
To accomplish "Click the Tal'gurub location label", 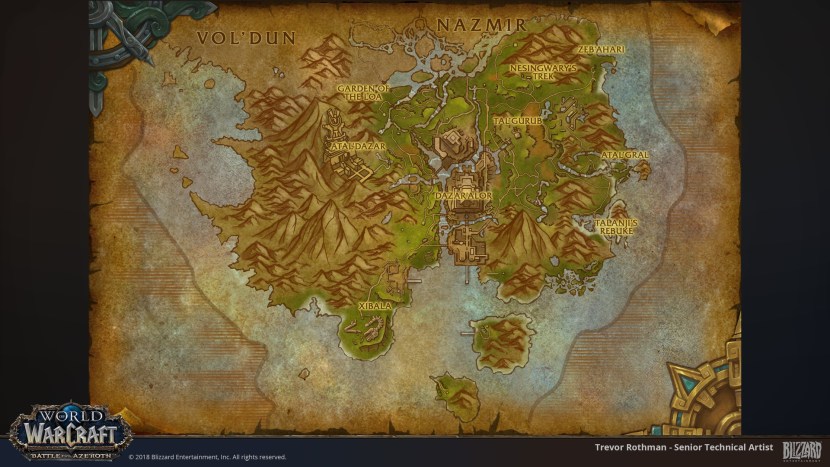I will (x=517, y=121).
